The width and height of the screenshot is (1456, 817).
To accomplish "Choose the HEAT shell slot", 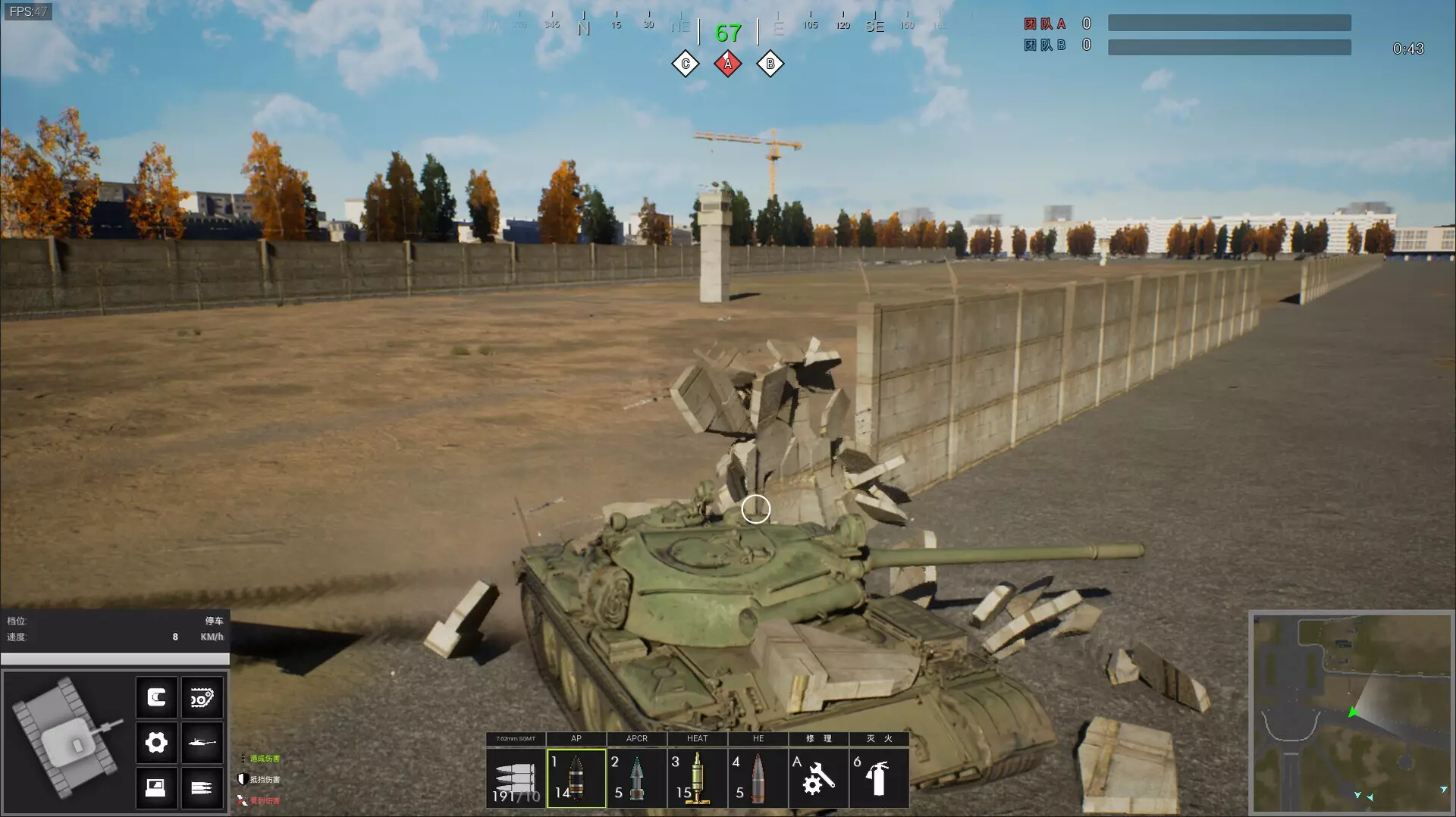I will point(698,778).
